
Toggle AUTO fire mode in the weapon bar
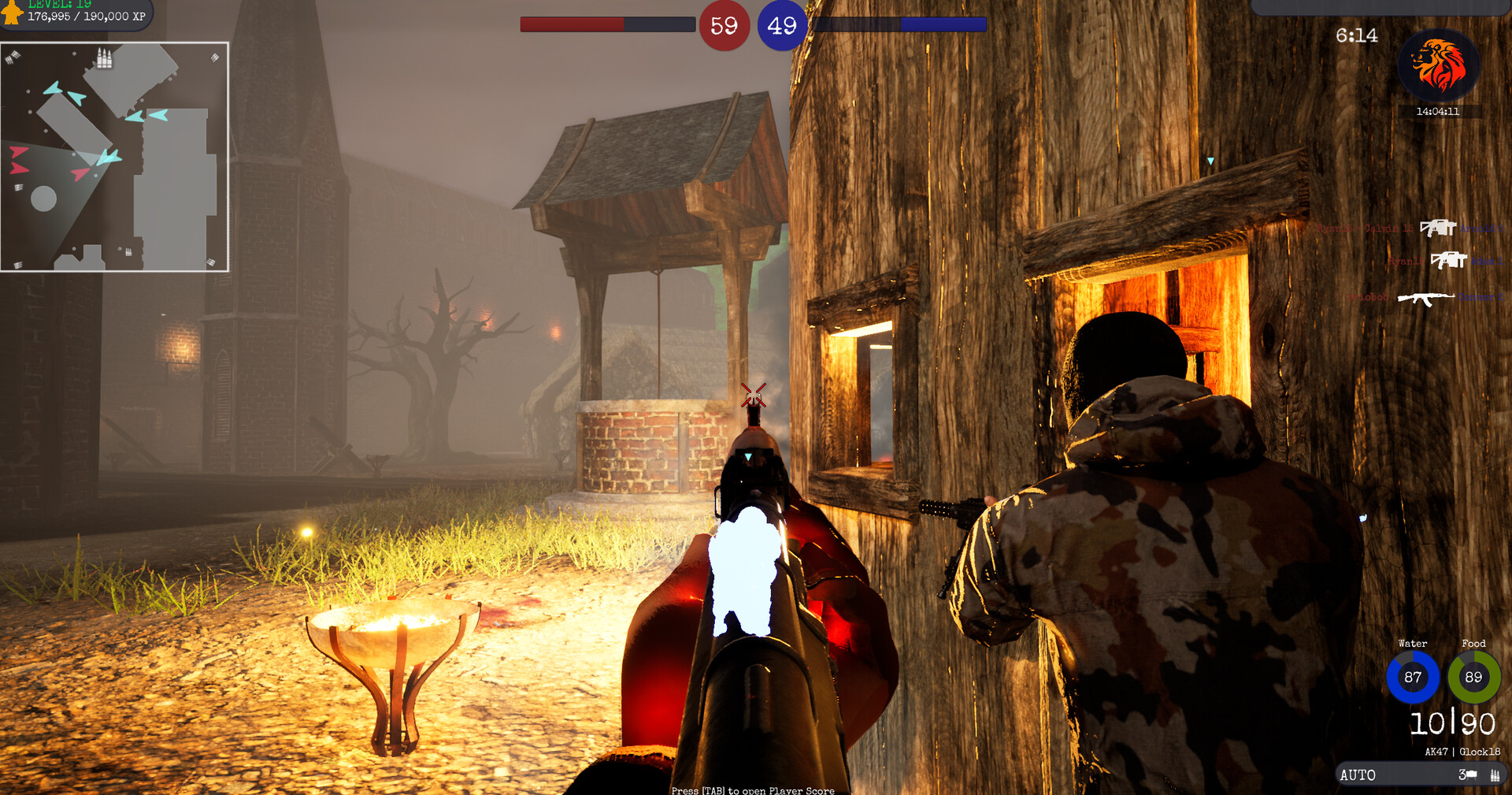(1358, 775)
